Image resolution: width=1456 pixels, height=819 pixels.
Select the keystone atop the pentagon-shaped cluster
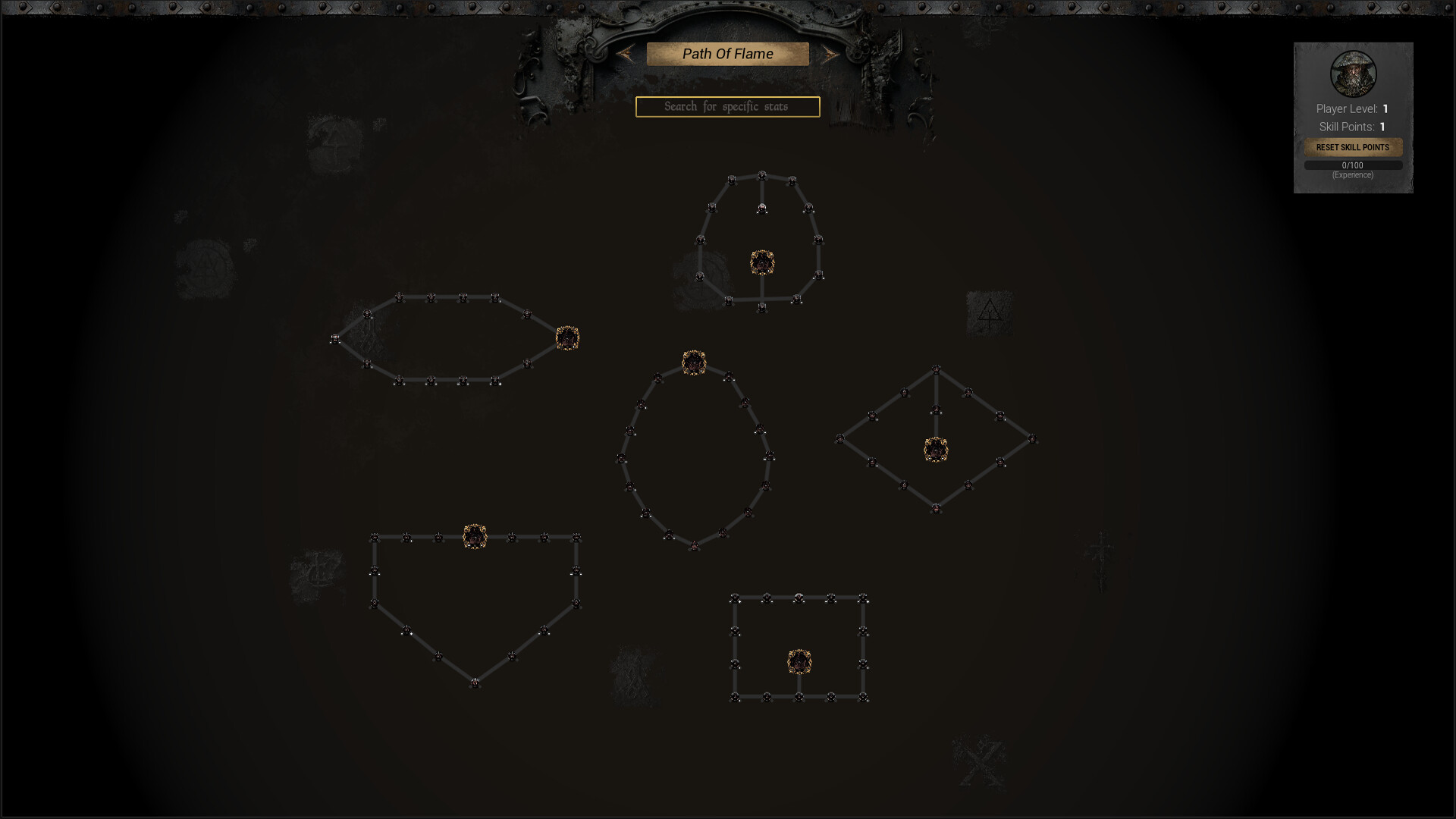475,537
